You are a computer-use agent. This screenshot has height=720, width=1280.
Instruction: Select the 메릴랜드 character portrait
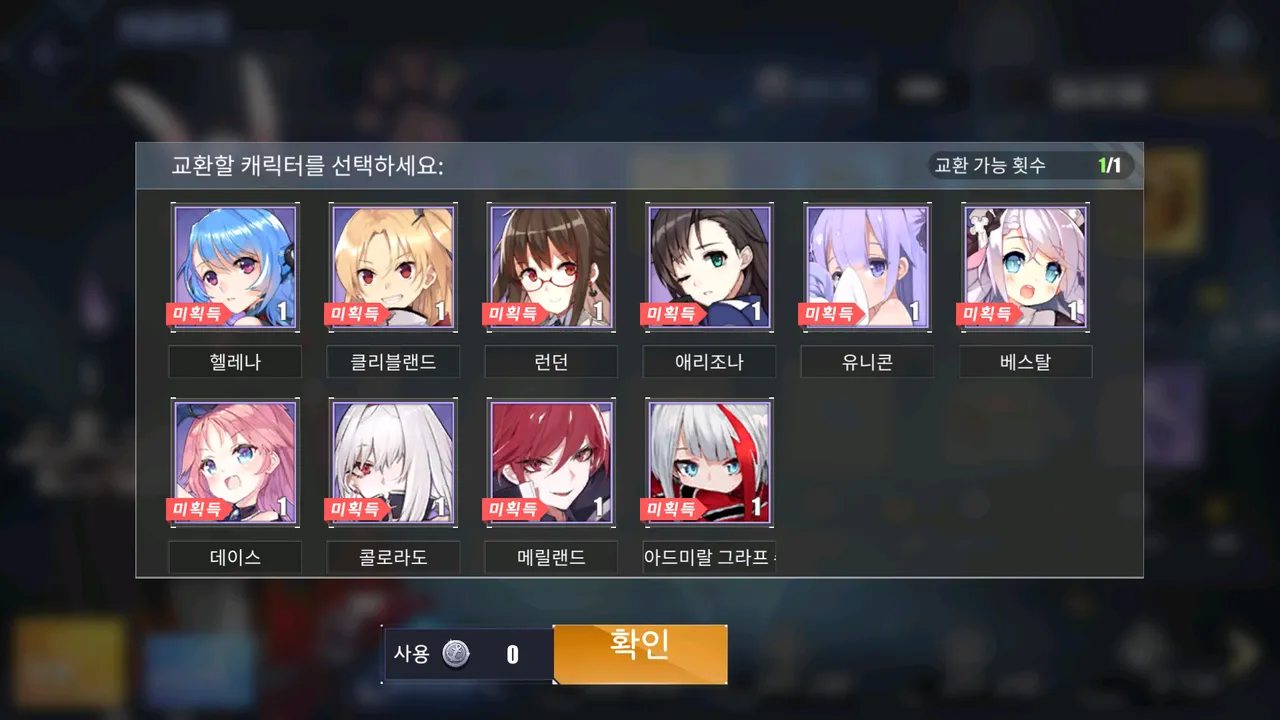click(x=551, y=460)
